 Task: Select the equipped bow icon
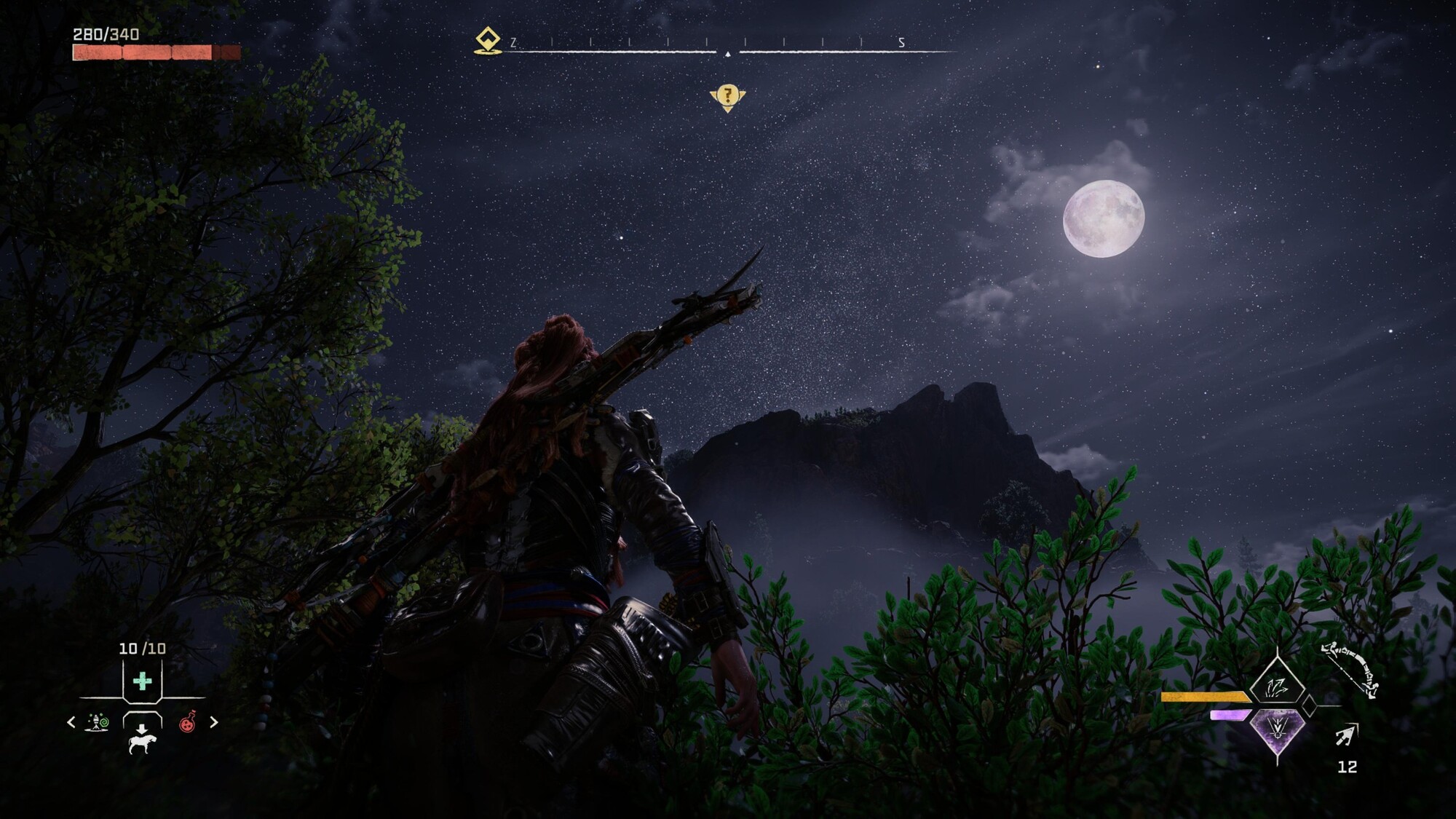(x=1350, y=668)
